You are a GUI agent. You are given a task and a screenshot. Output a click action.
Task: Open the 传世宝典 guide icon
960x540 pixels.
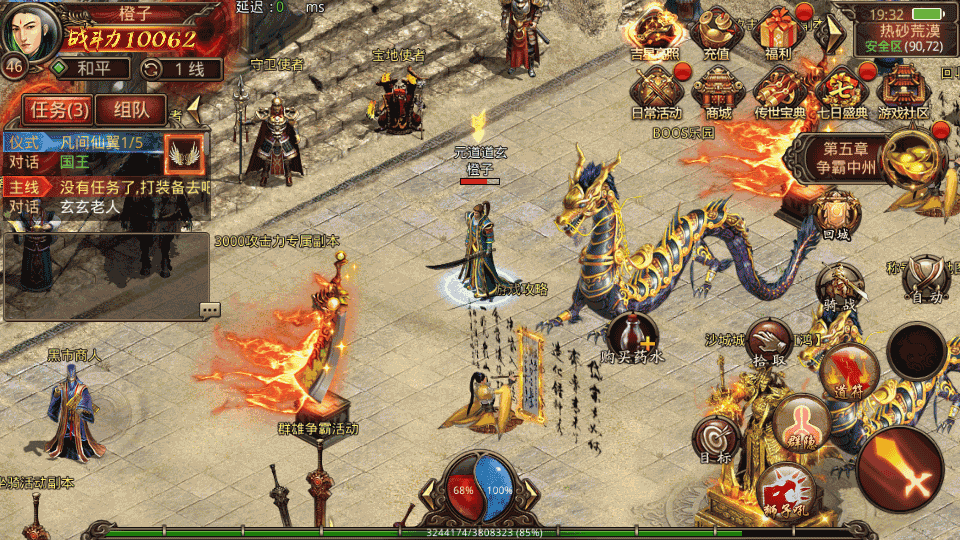click(779, 92)
